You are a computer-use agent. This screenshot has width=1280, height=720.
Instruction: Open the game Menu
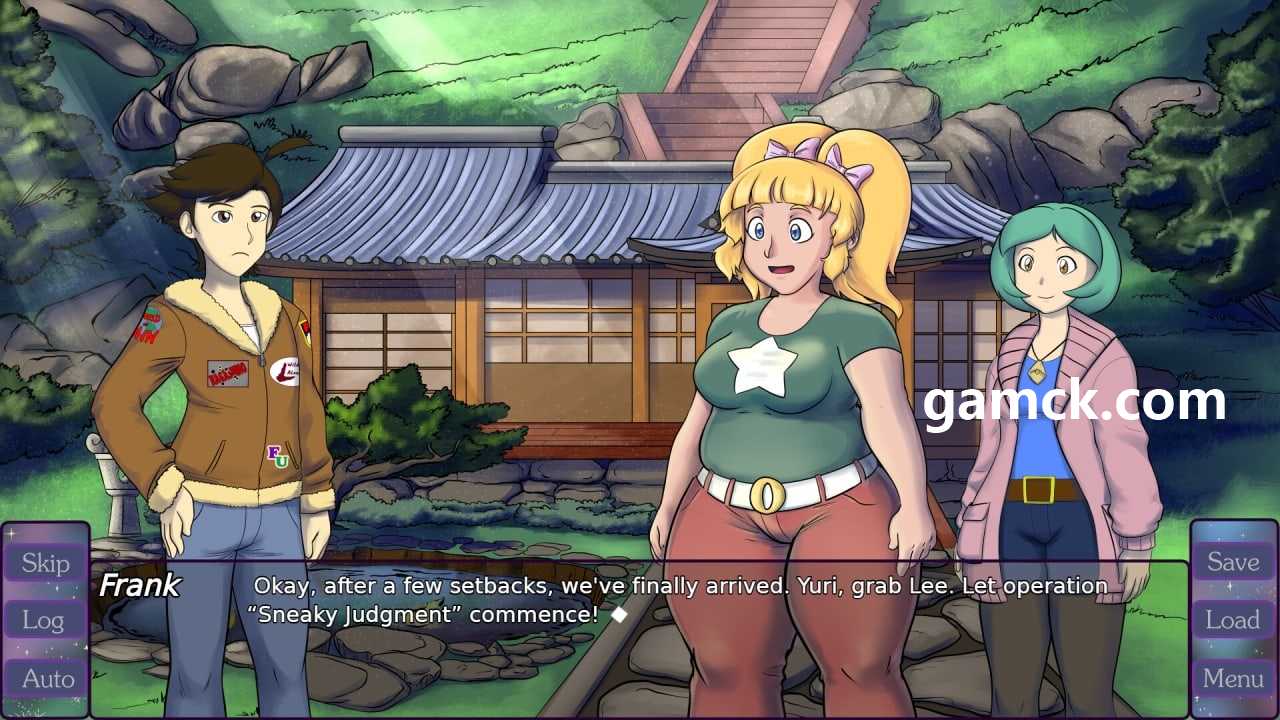pyautogui.click(x=1232, y=679)
